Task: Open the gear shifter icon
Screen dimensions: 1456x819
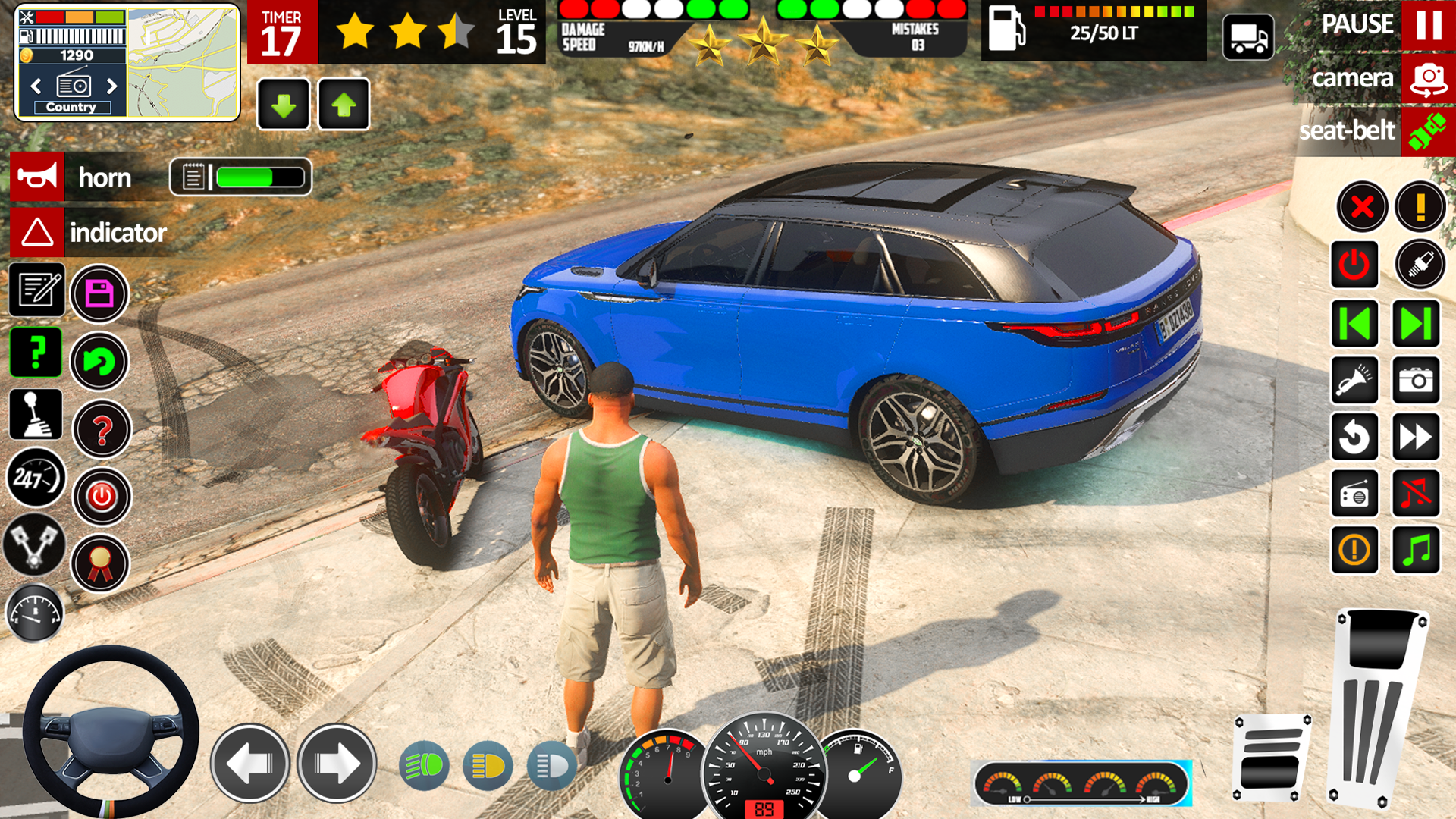Action: click(36, 415)
